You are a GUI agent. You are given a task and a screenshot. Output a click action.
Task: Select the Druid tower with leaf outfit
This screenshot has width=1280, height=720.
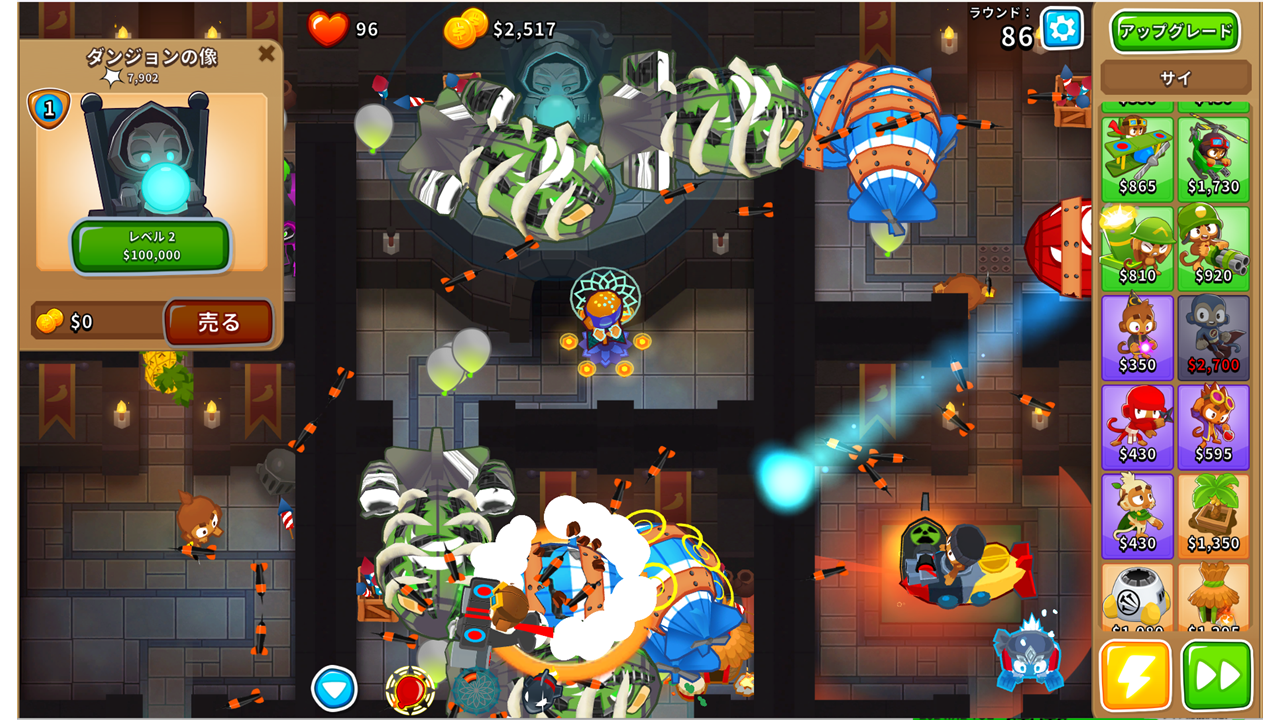coord(1138,515)
